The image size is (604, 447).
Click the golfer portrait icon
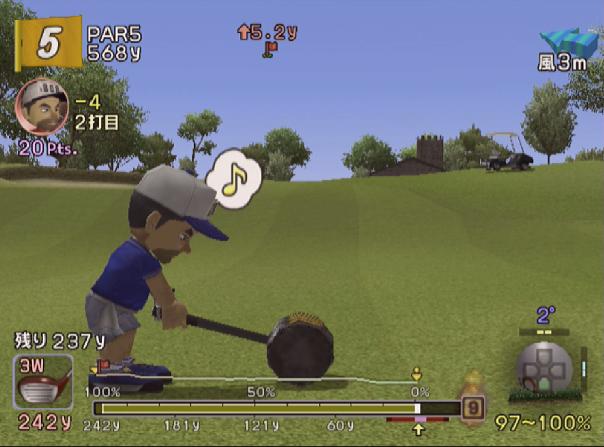coord(41,105)
